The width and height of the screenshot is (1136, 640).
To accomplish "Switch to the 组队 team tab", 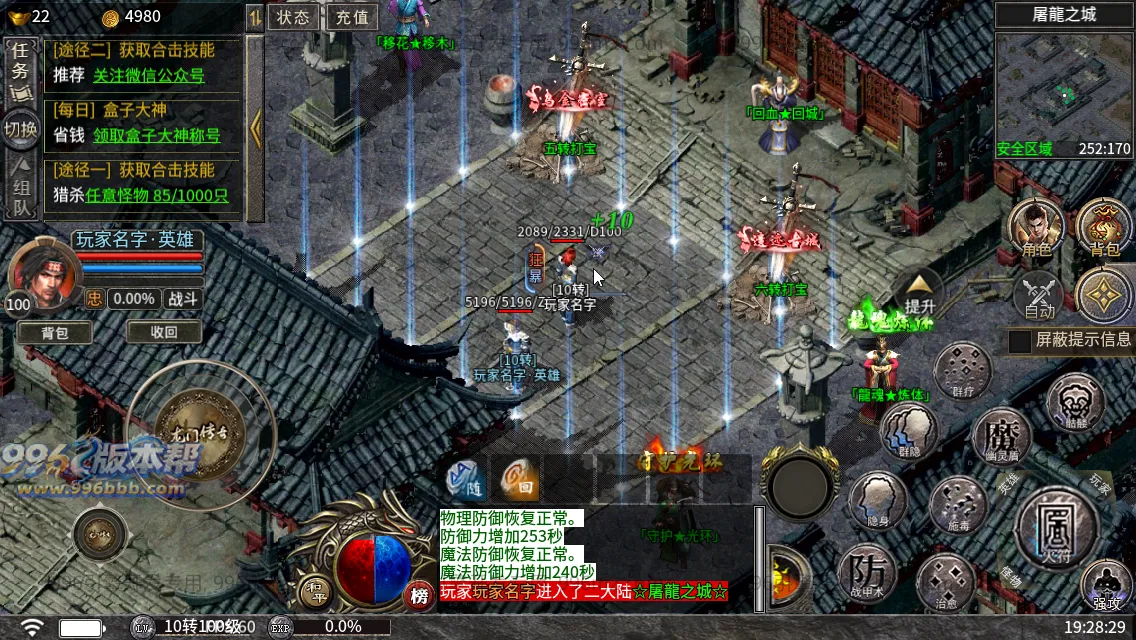I will point(20,190).
